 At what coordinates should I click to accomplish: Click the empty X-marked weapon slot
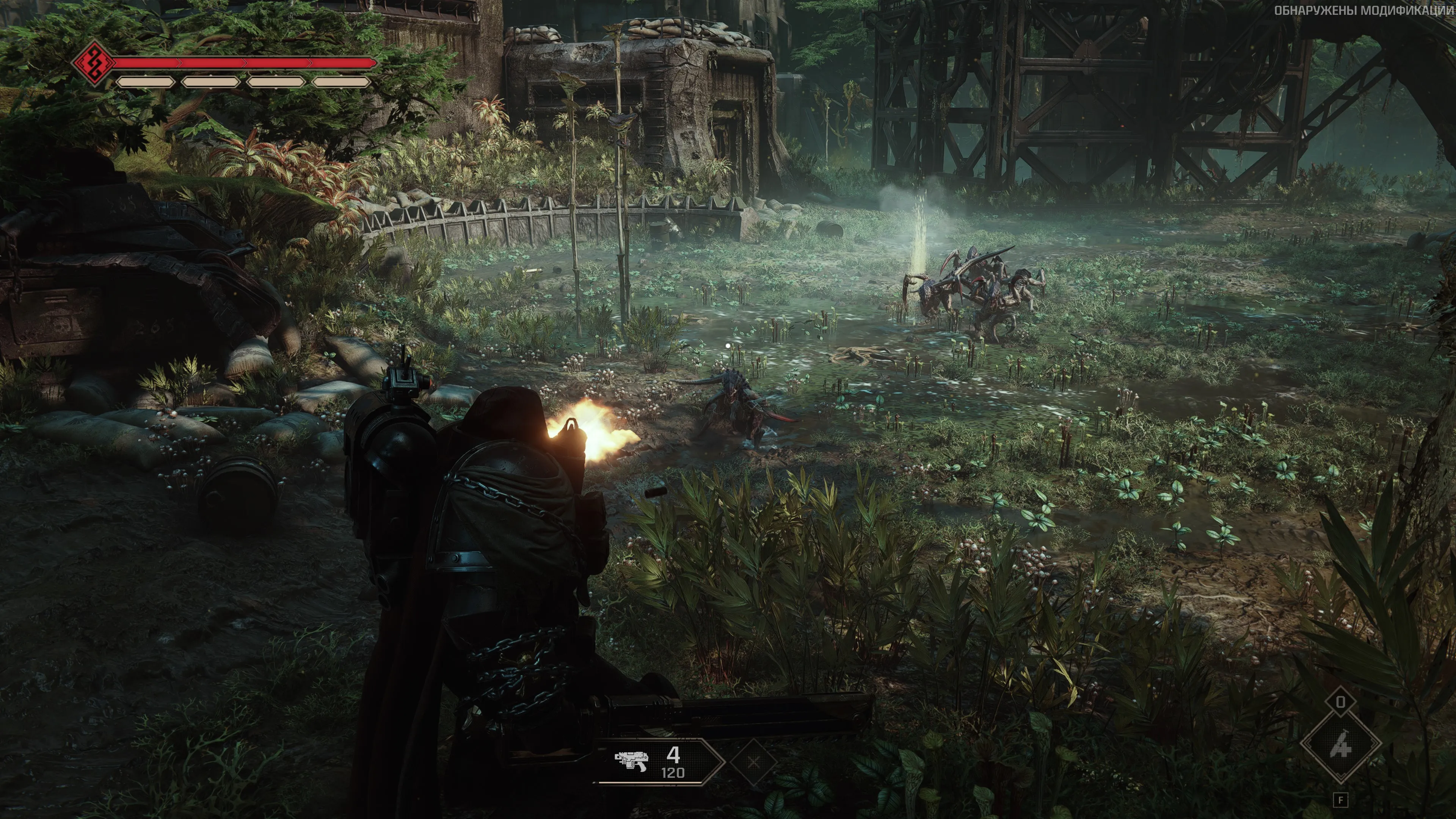pos(753,763)
